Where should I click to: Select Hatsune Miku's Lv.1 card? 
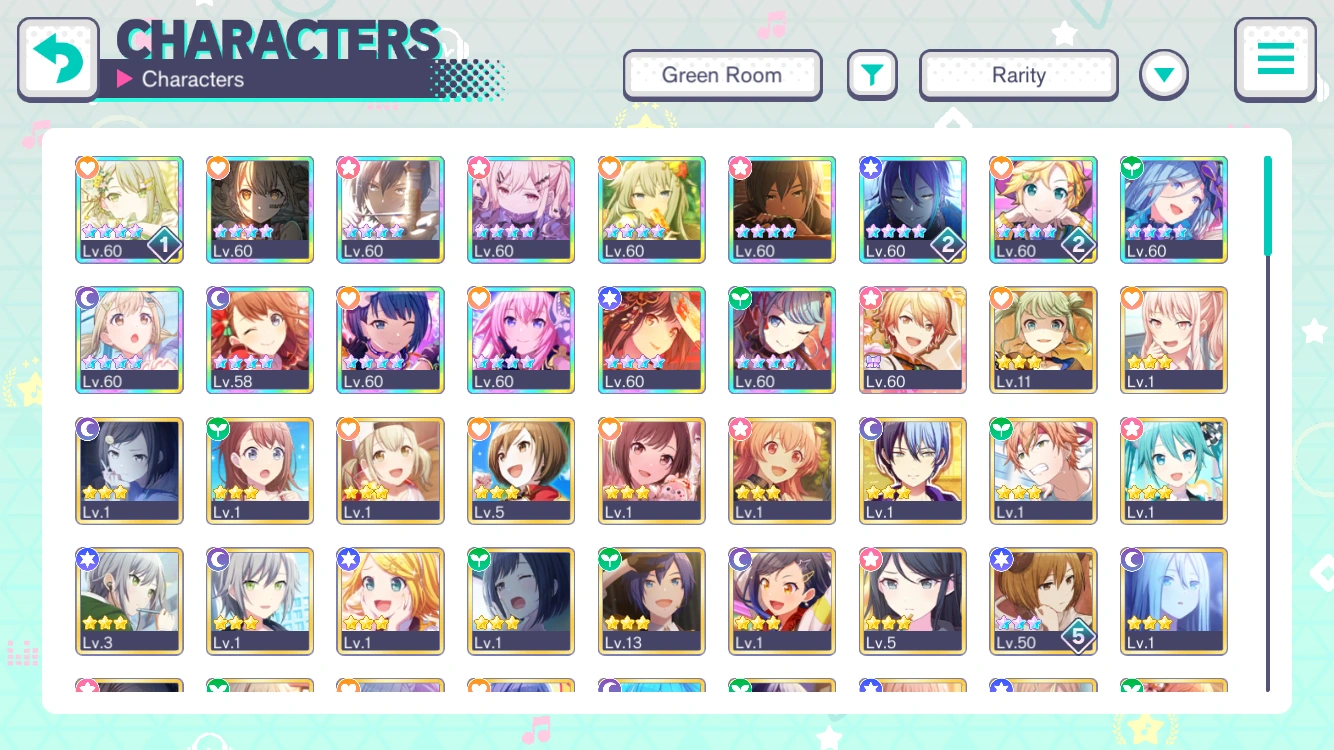(1173, 470)
